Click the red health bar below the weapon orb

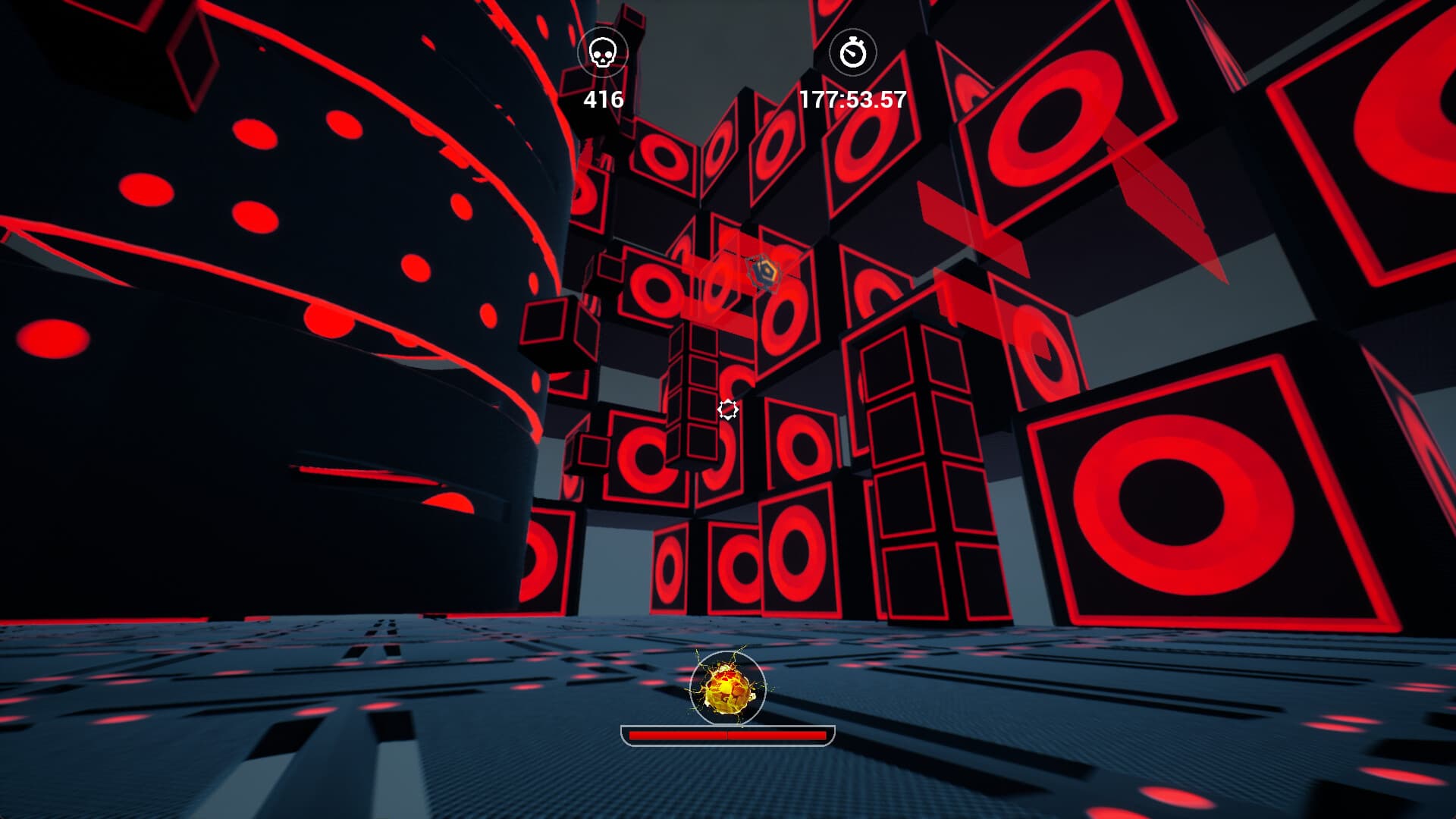coord(728,734)
